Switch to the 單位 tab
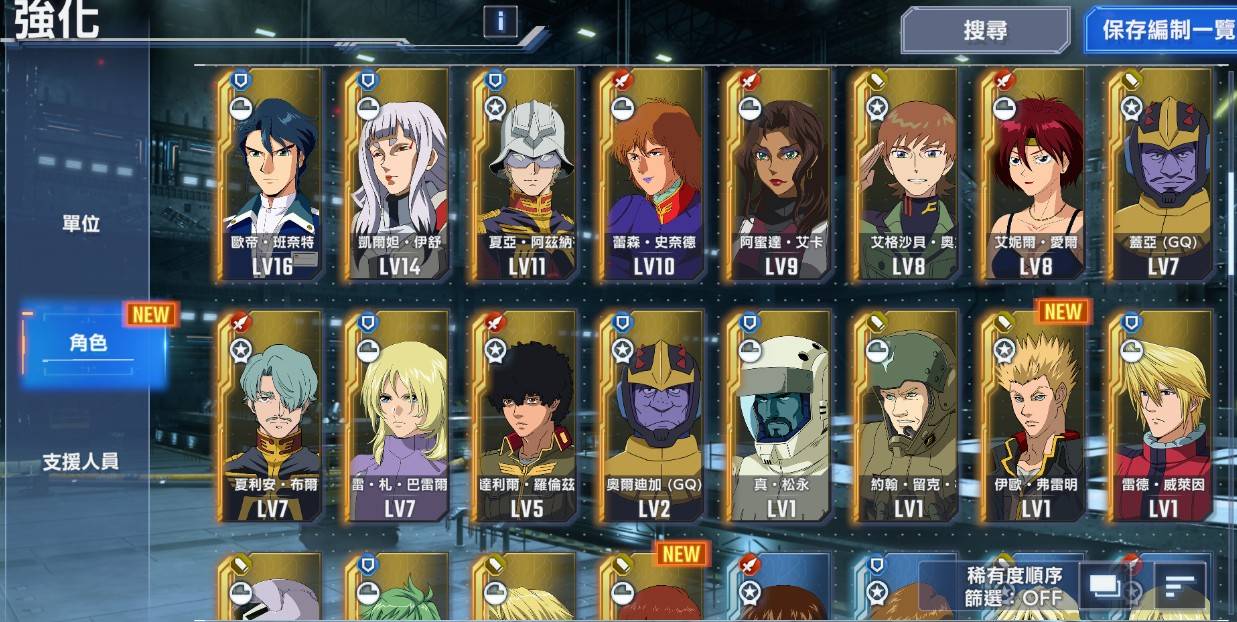Viewport: 1237px width, 622px height. click(x=81, y=224)
